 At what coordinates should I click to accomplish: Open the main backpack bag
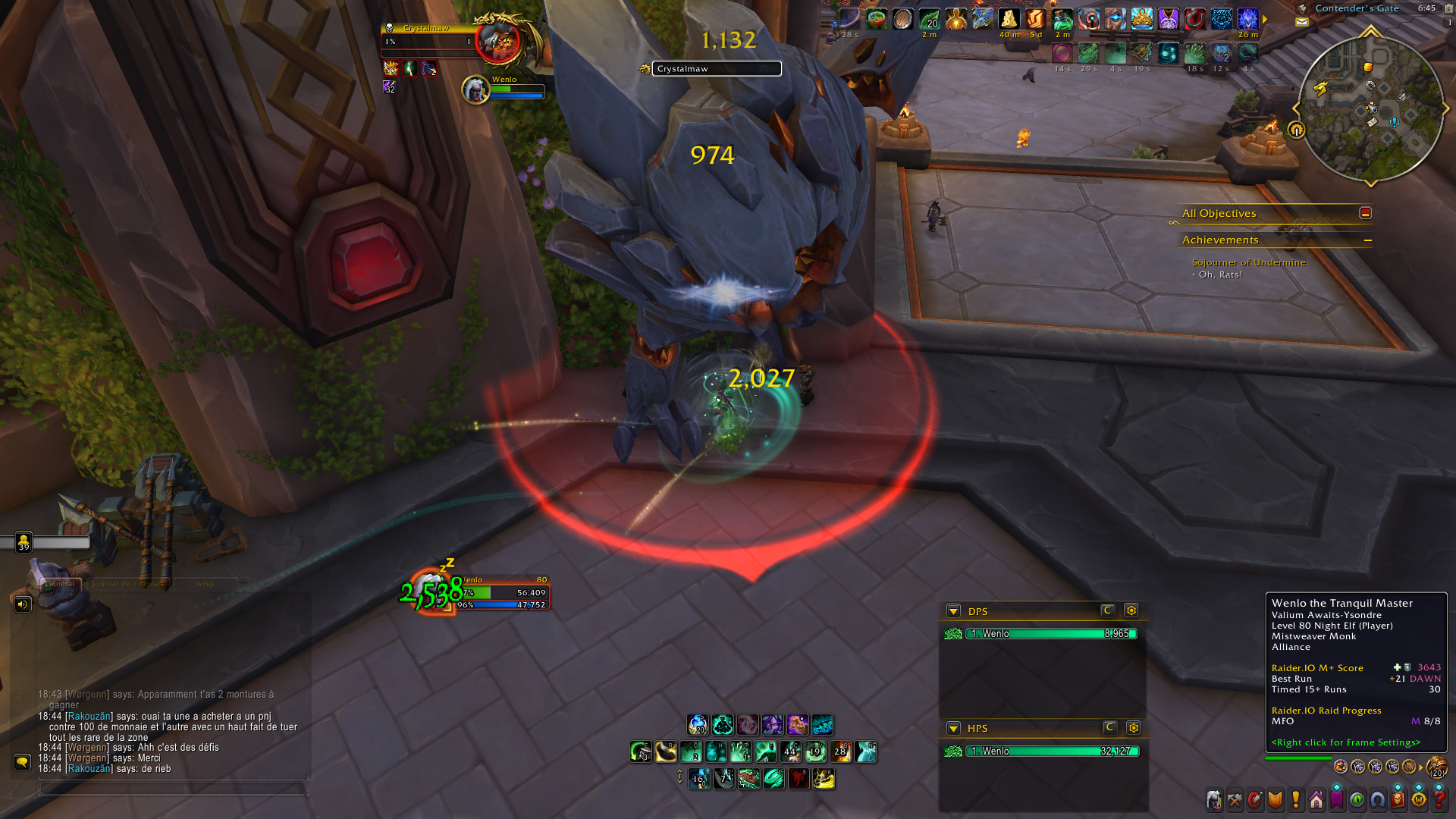point(1436,767)
